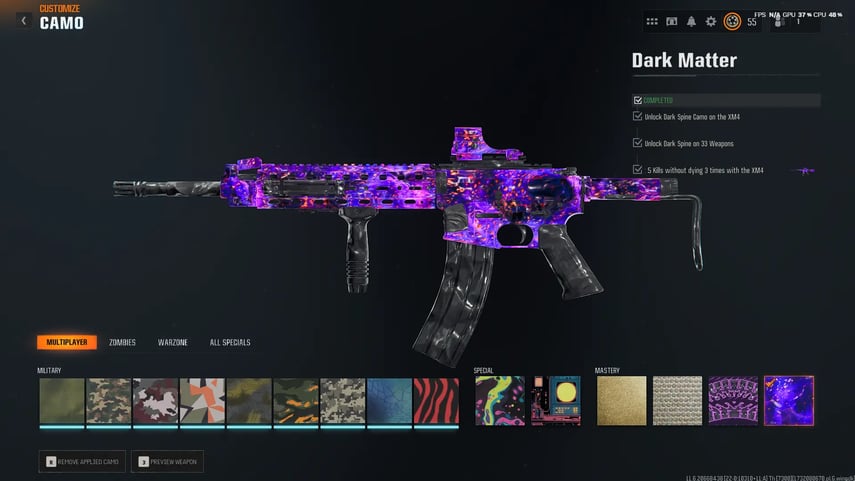Pick the orange and white splinter camo
Image resolution: width=855 pixels, height=481 pixels.
coord(202,400)
